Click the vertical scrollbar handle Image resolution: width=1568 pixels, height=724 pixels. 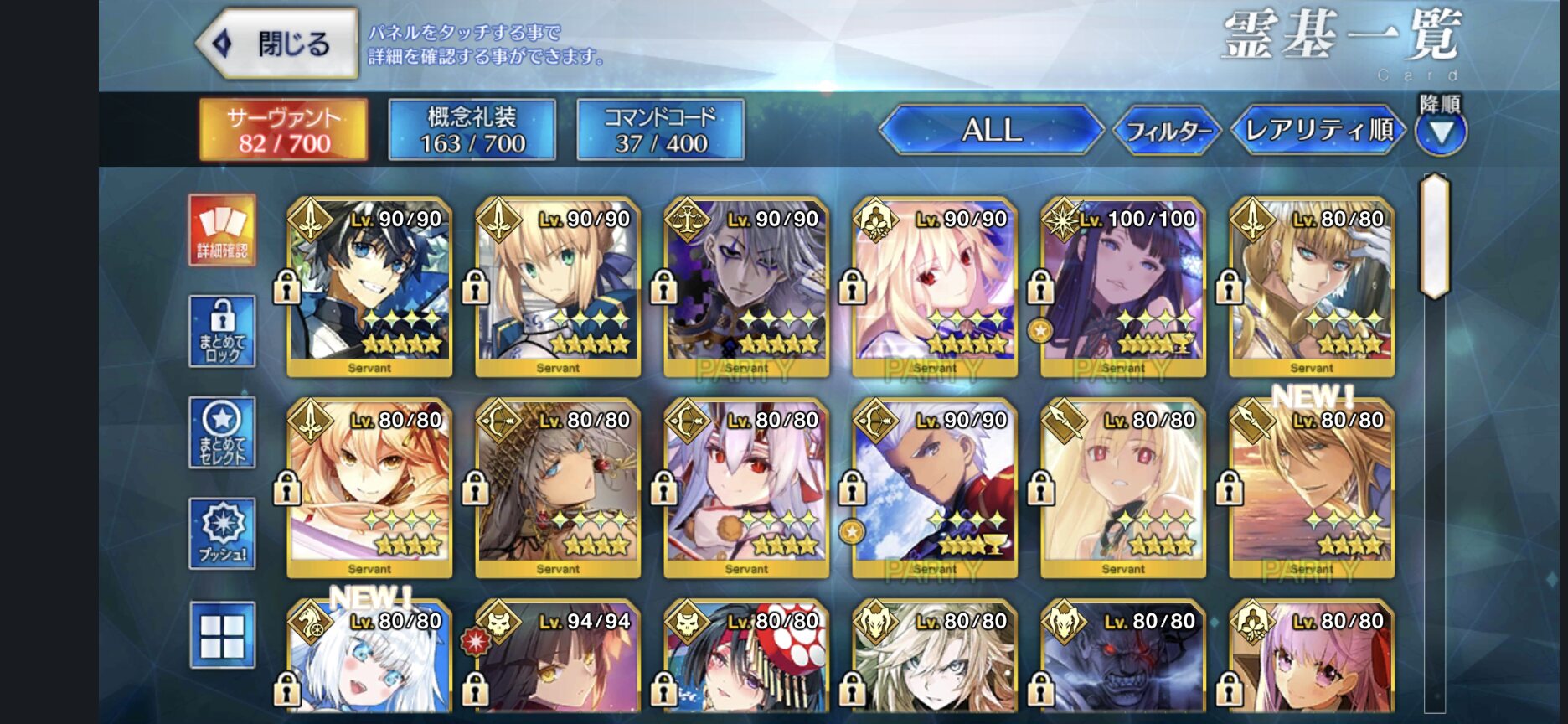(x=1435, y=236)
